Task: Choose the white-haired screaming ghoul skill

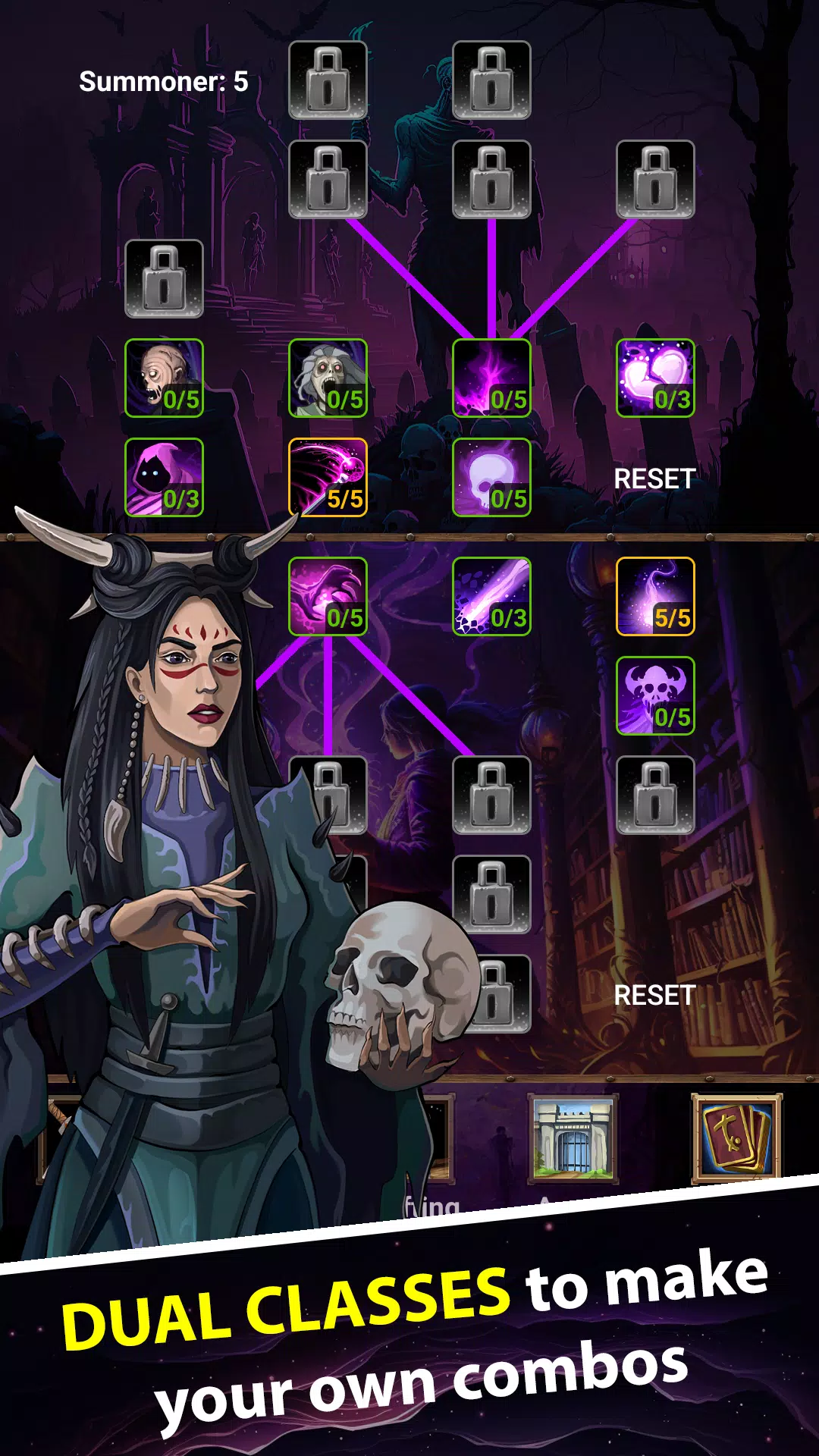Action: pos(328,378)
